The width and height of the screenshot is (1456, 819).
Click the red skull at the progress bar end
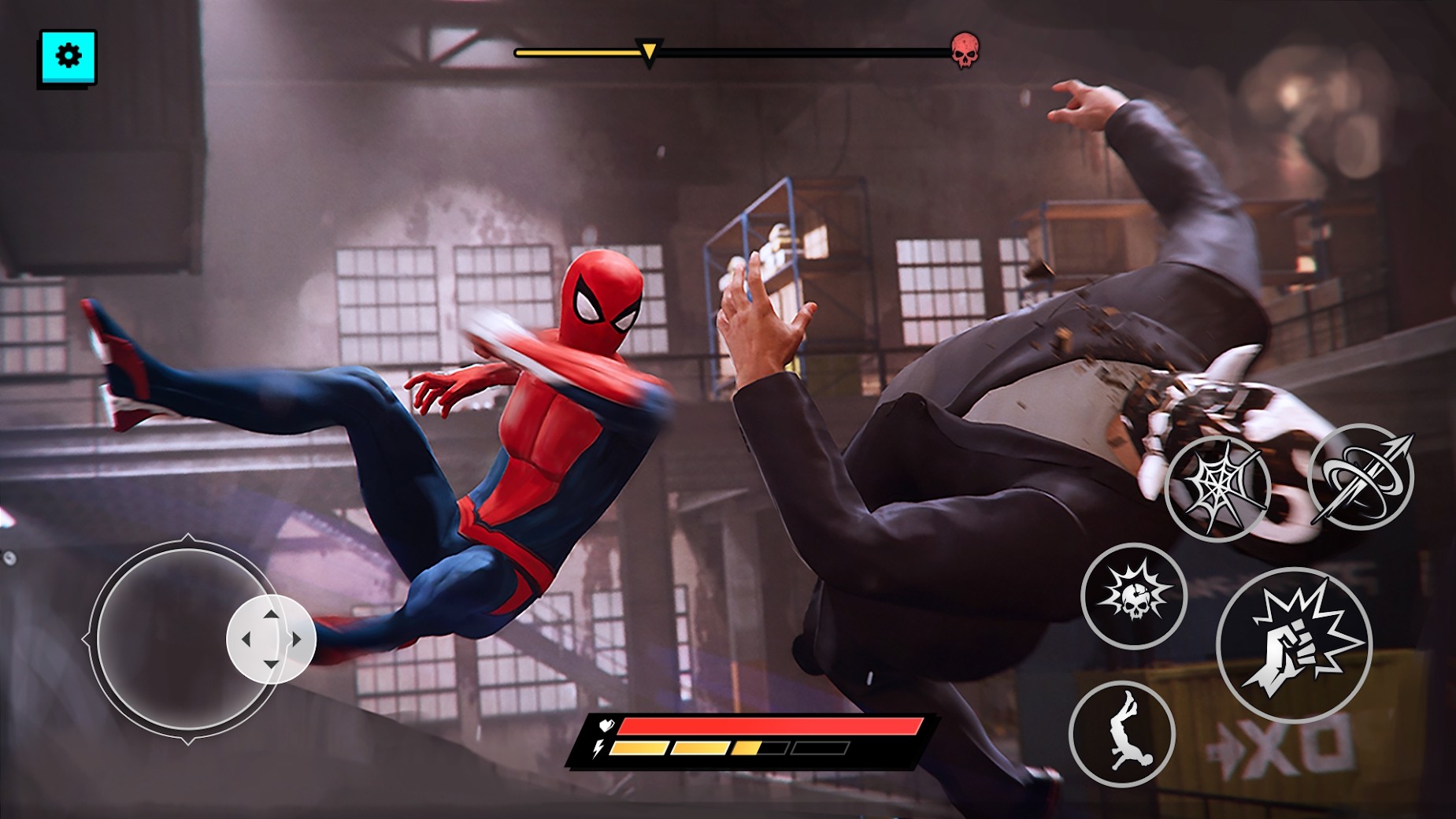pos(964,49)
